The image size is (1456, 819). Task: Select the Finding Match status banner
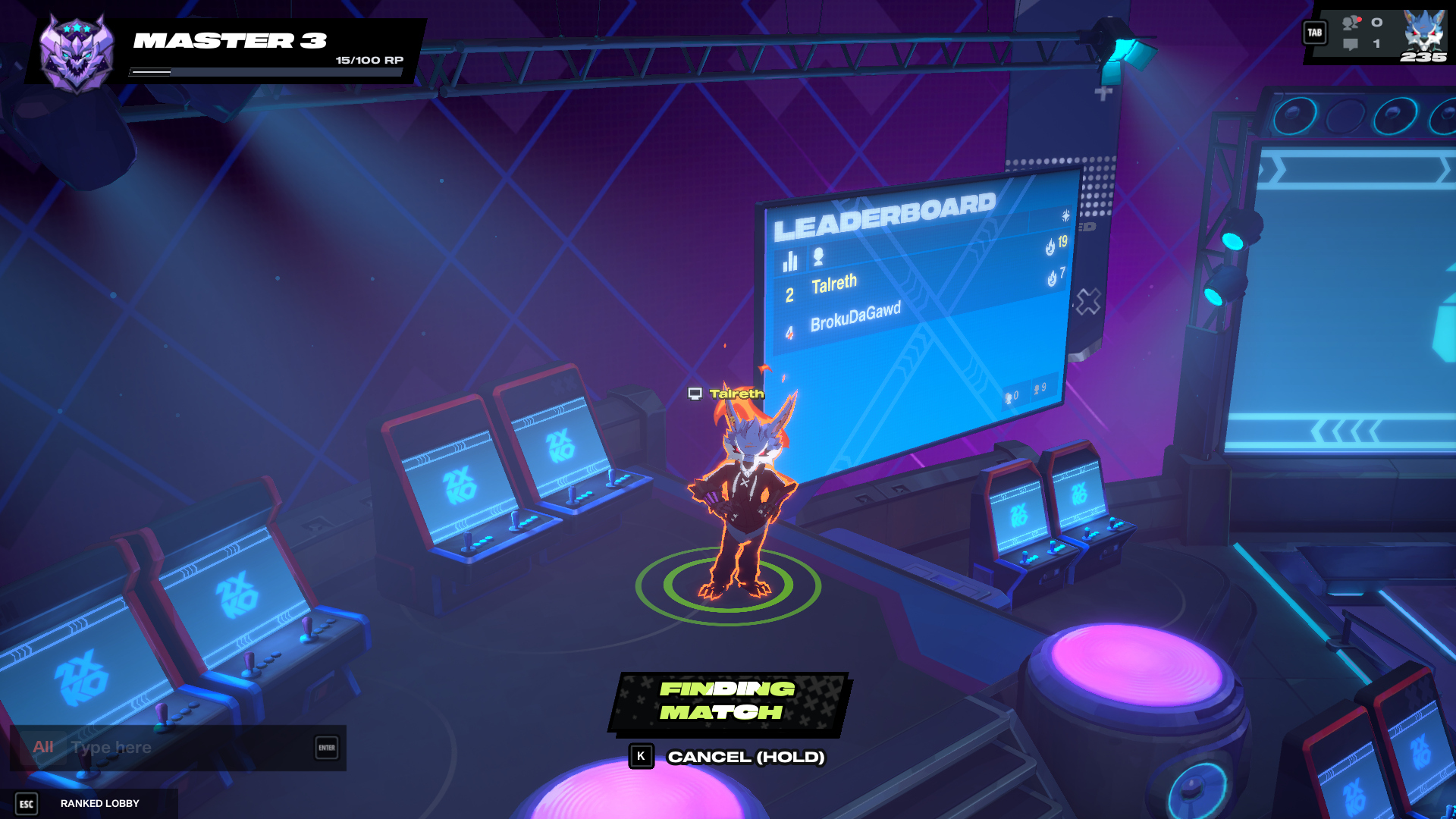pyautogui.click(x=728, y=701)
